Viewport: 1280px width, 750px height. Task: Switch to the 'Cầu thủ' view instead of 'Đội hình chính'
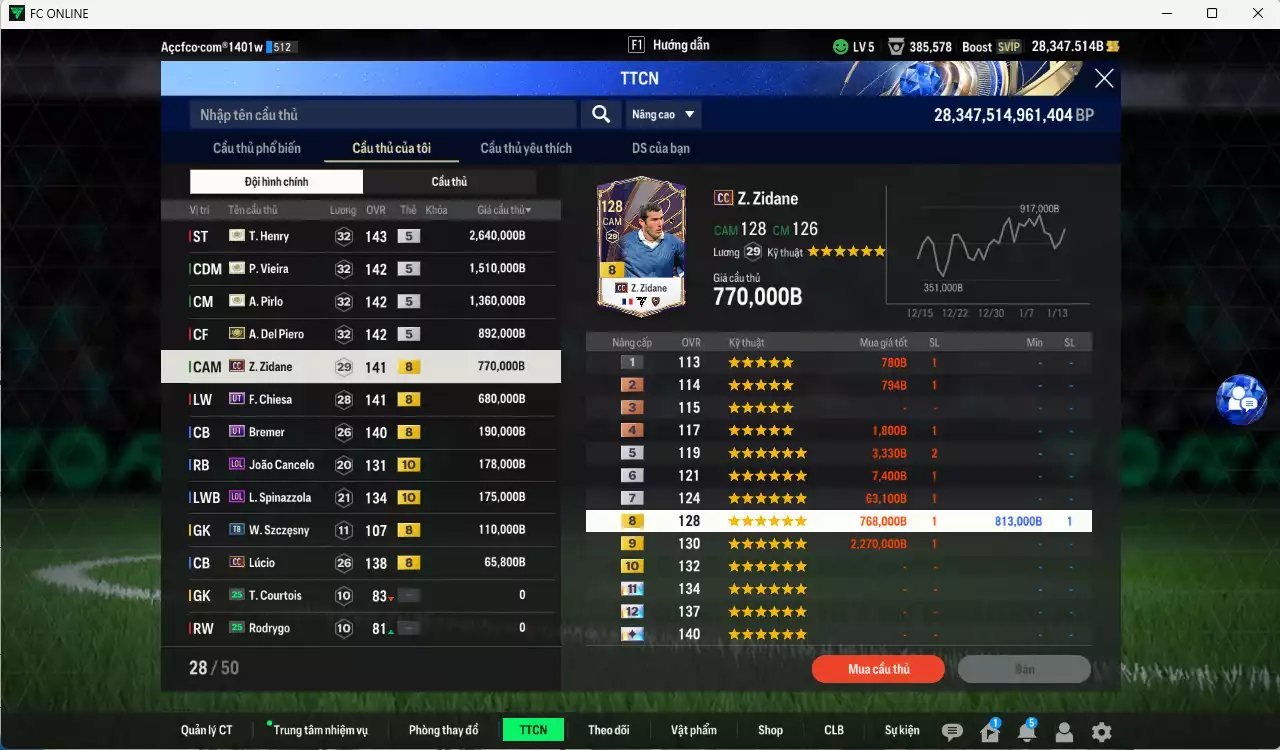coord(449,181)
